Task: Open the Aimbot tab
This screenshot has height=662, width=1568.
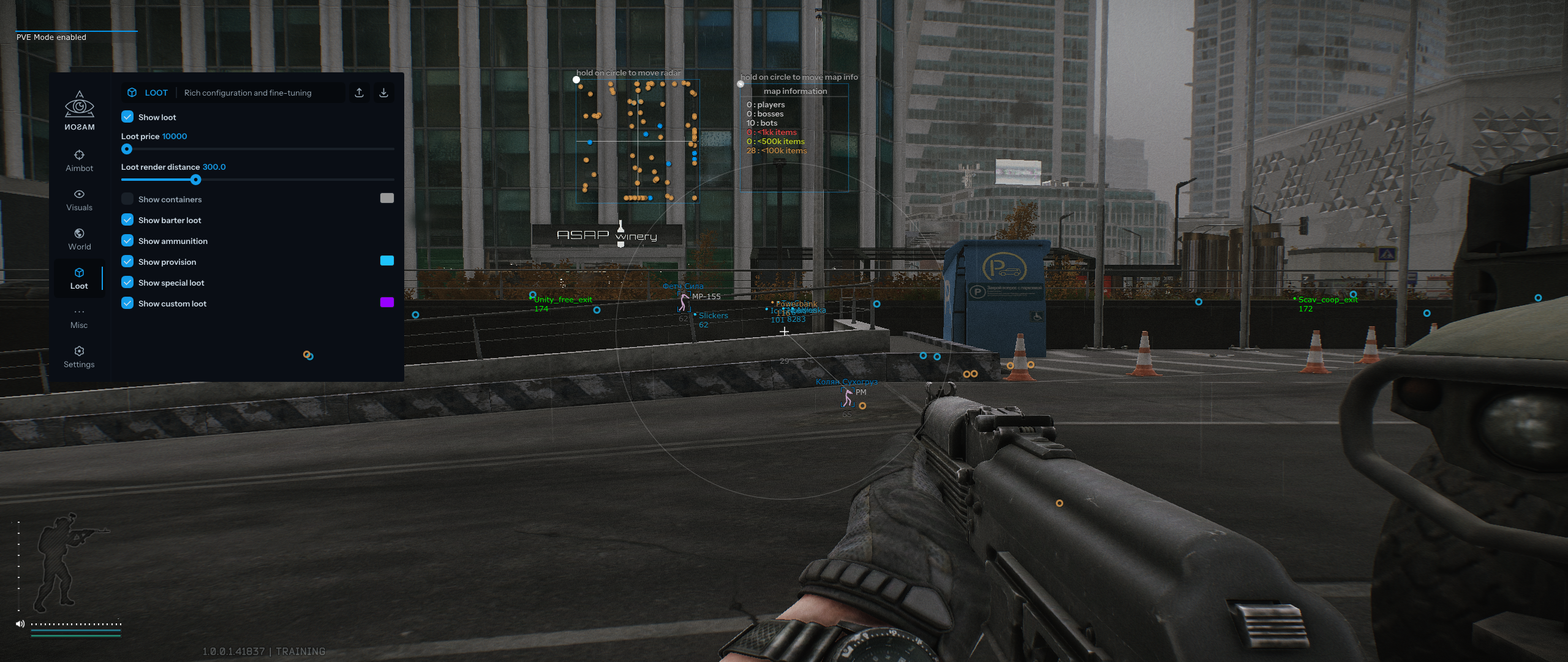Action: (x=79, y=161)
